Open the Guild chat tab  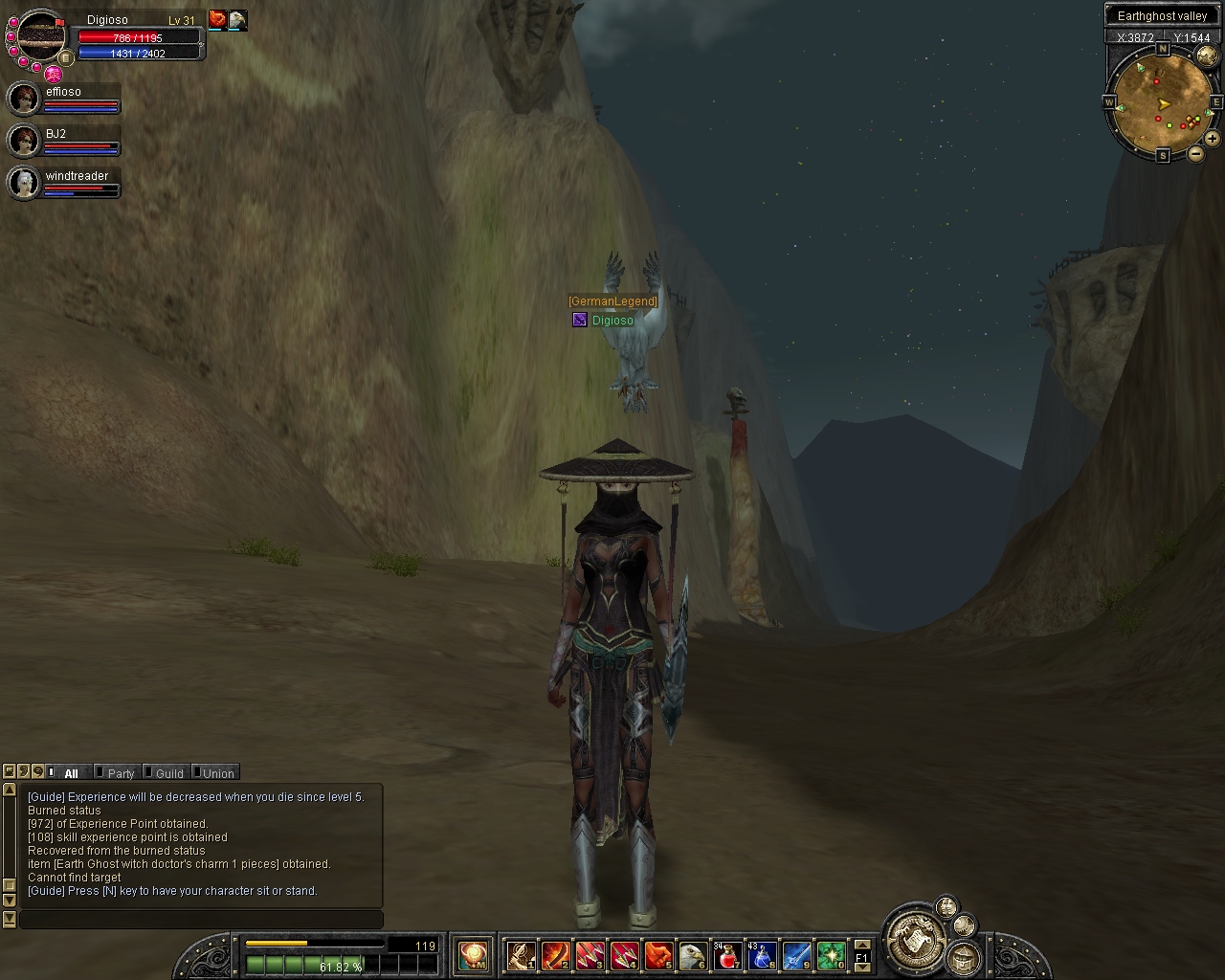tap(168, 773)
